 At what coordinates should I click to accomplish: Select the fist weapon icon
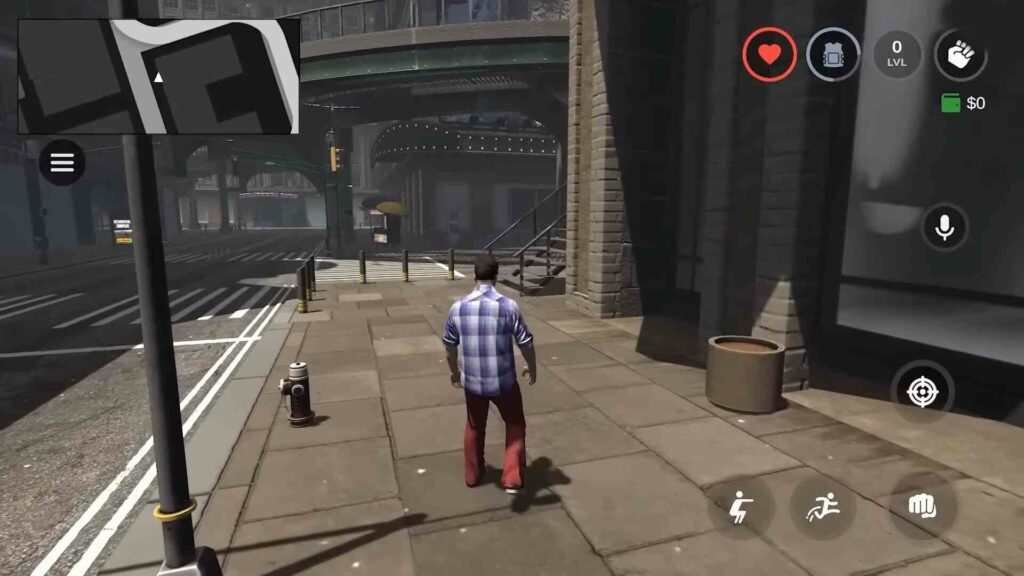click(960, 54)
